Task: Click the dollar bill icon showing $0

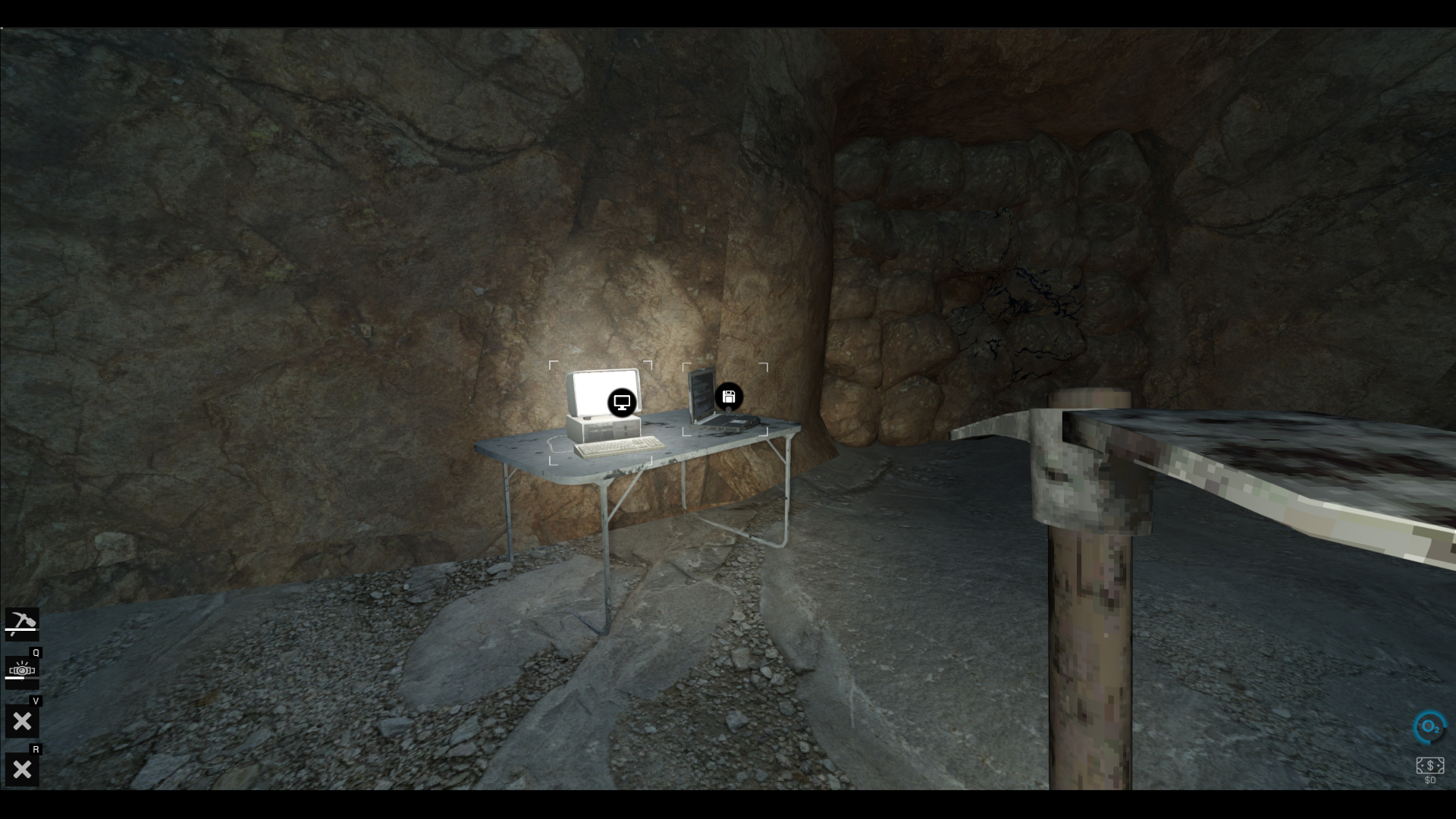Action: pos(1429,765)
